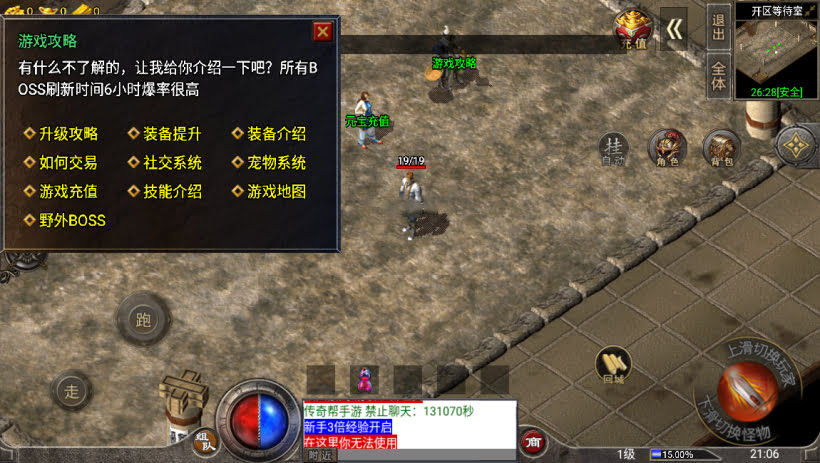Screen dimensions: 820x463
Task: Close the 游戏攻略 guide panel
Action: pyautogui.click(x=322, y=31)
